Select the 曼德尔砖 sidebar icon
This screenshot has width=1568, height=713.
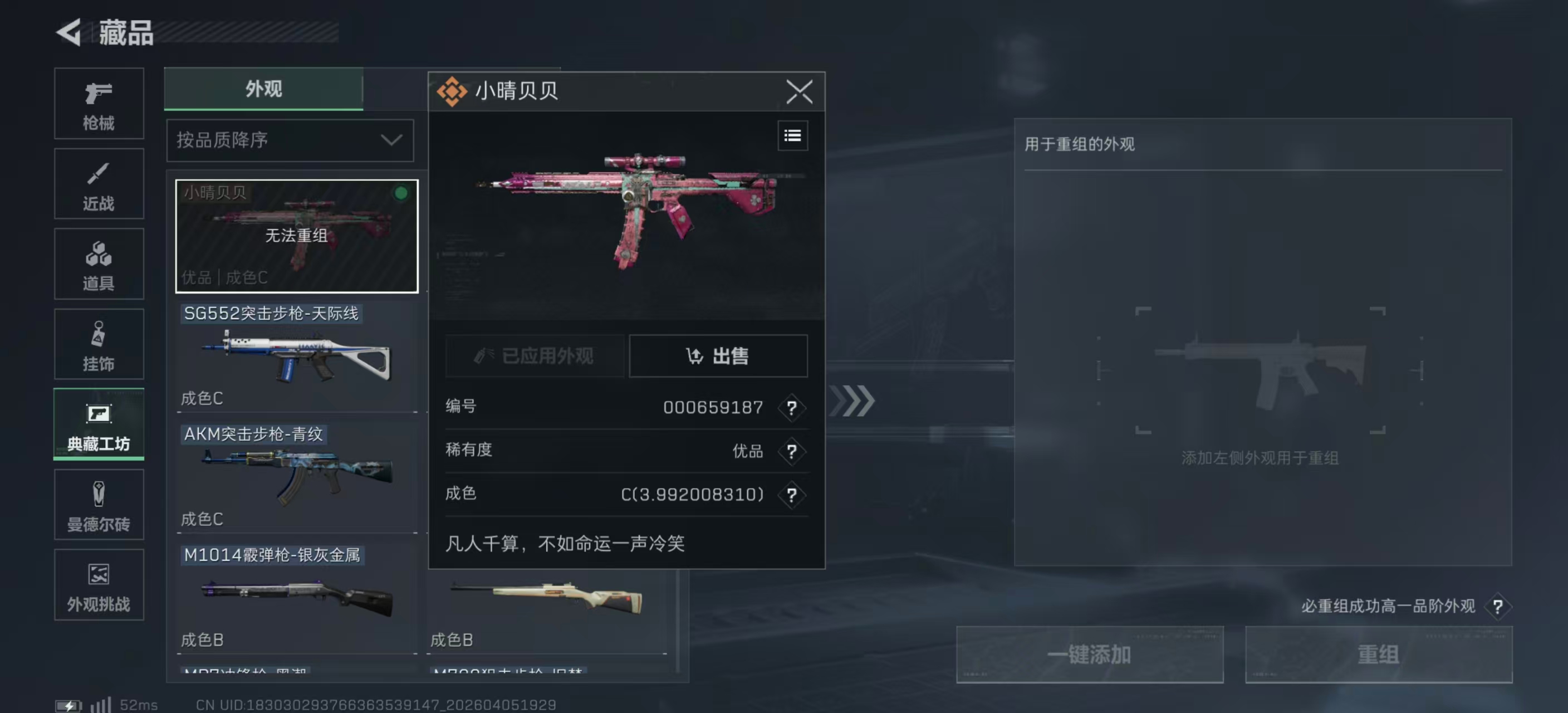(x=98, y=505)
